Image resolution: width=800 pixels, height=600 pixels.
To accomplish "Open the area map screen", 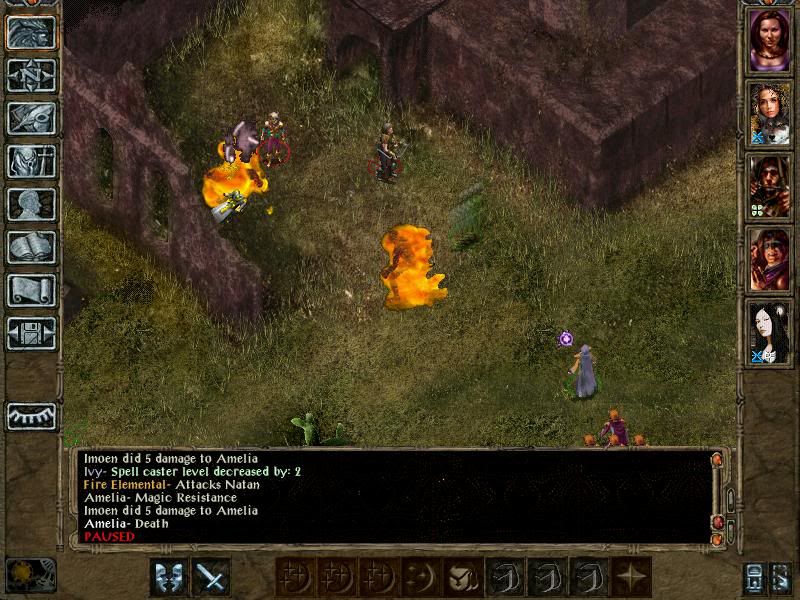I will [31, 75].
